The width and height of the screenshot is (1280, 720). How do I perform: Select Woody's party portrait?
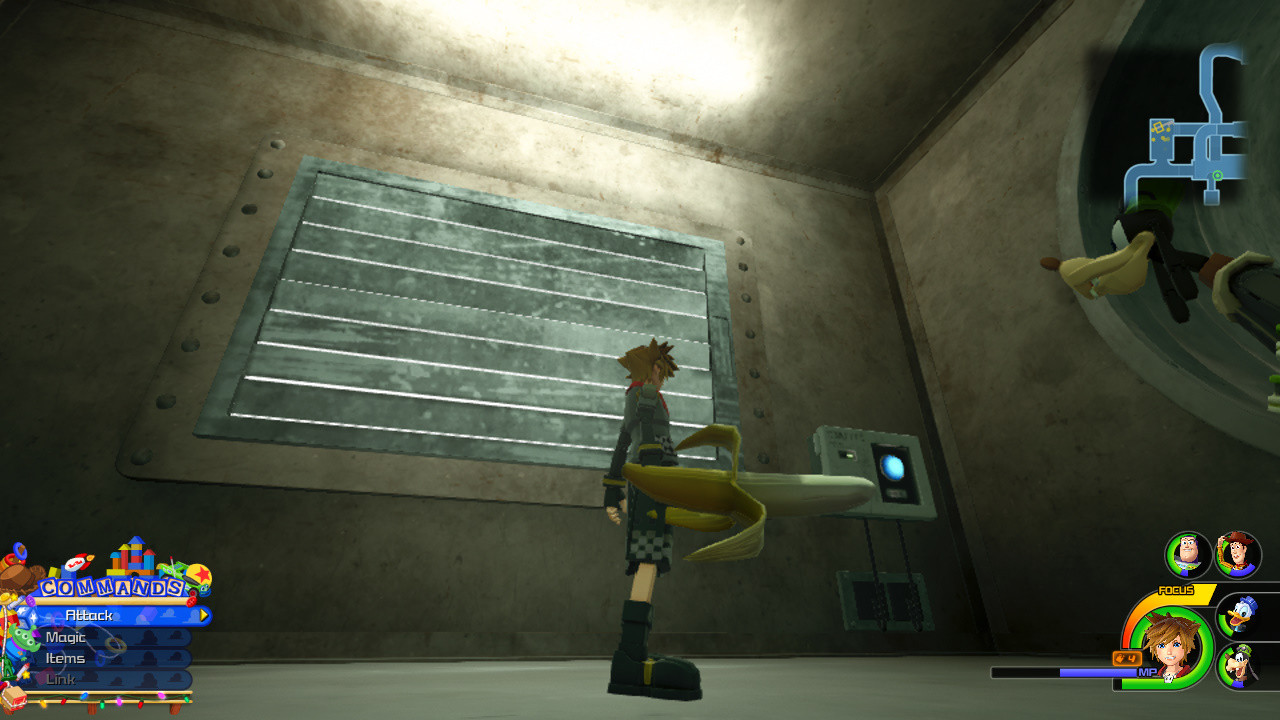[x=1235, y=556]
